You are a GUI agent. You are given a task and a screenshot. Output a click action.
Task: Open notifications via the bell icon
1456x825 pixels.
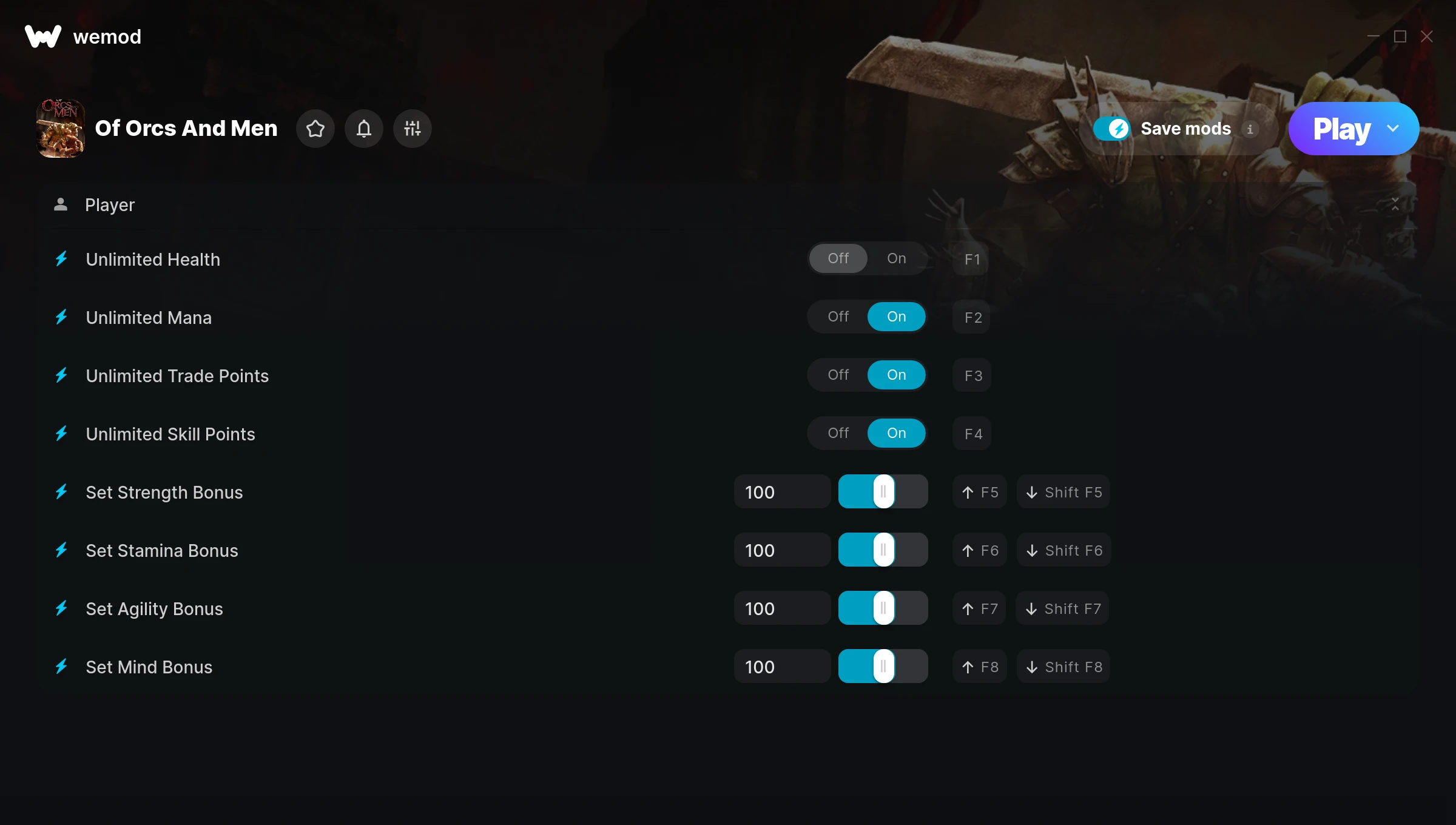[364, 129]
